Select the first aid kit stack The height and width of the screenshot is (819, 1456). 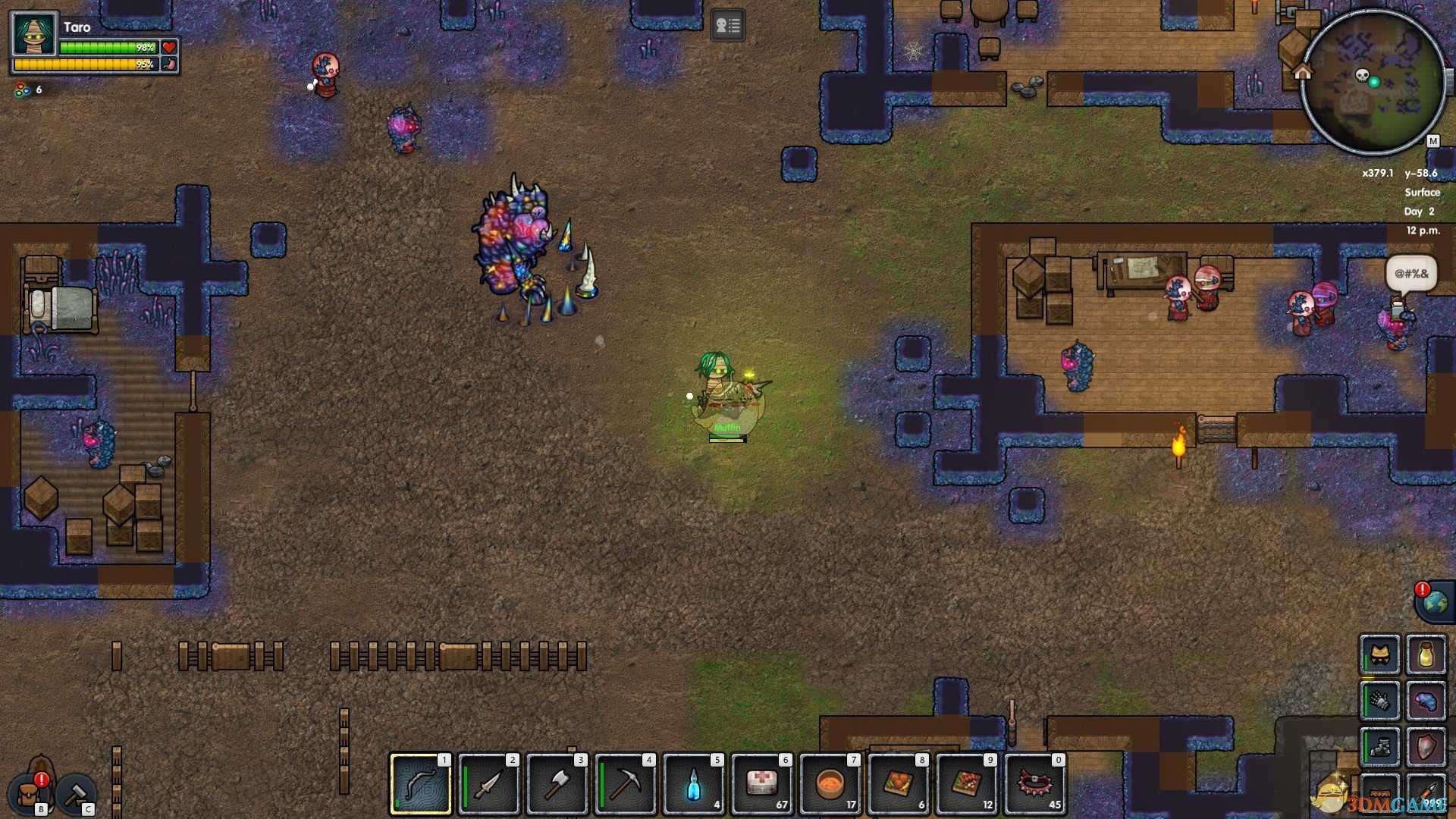point(762,784)
